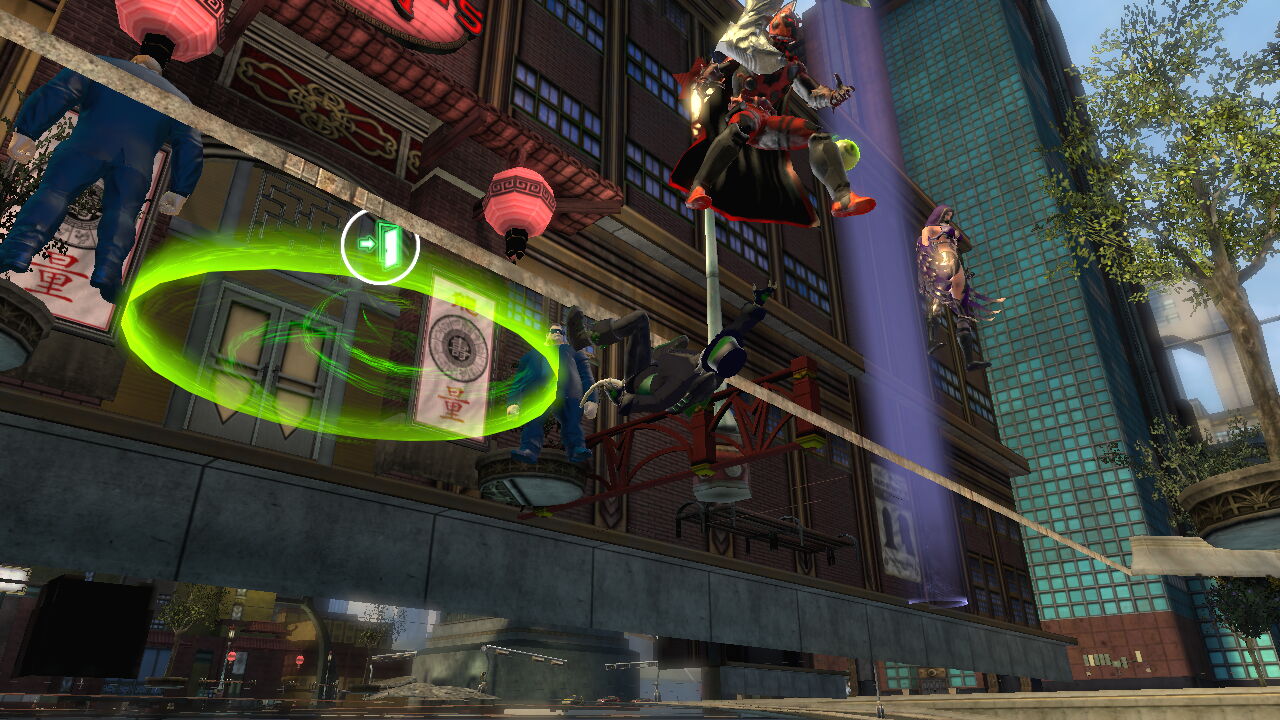The height and width of the screenshot is (720, 1280).
Task: Click the stop sign near the street below
Action: pos(233,655)
